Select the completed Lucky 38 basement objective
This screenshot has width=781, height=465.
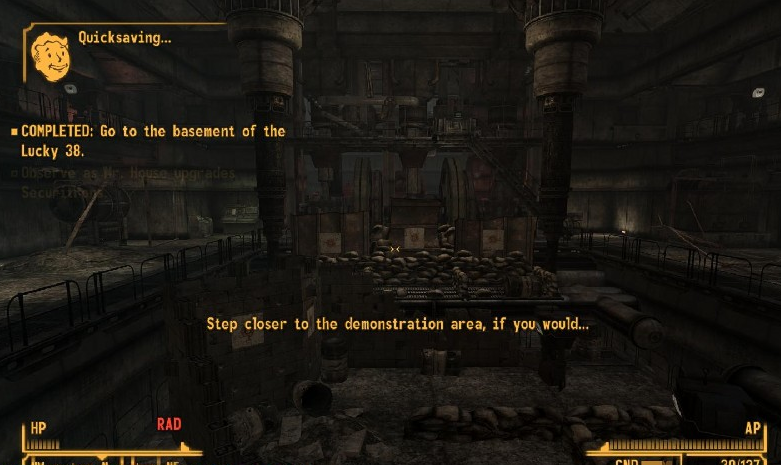pyautogui.click(x=152, y=140)
